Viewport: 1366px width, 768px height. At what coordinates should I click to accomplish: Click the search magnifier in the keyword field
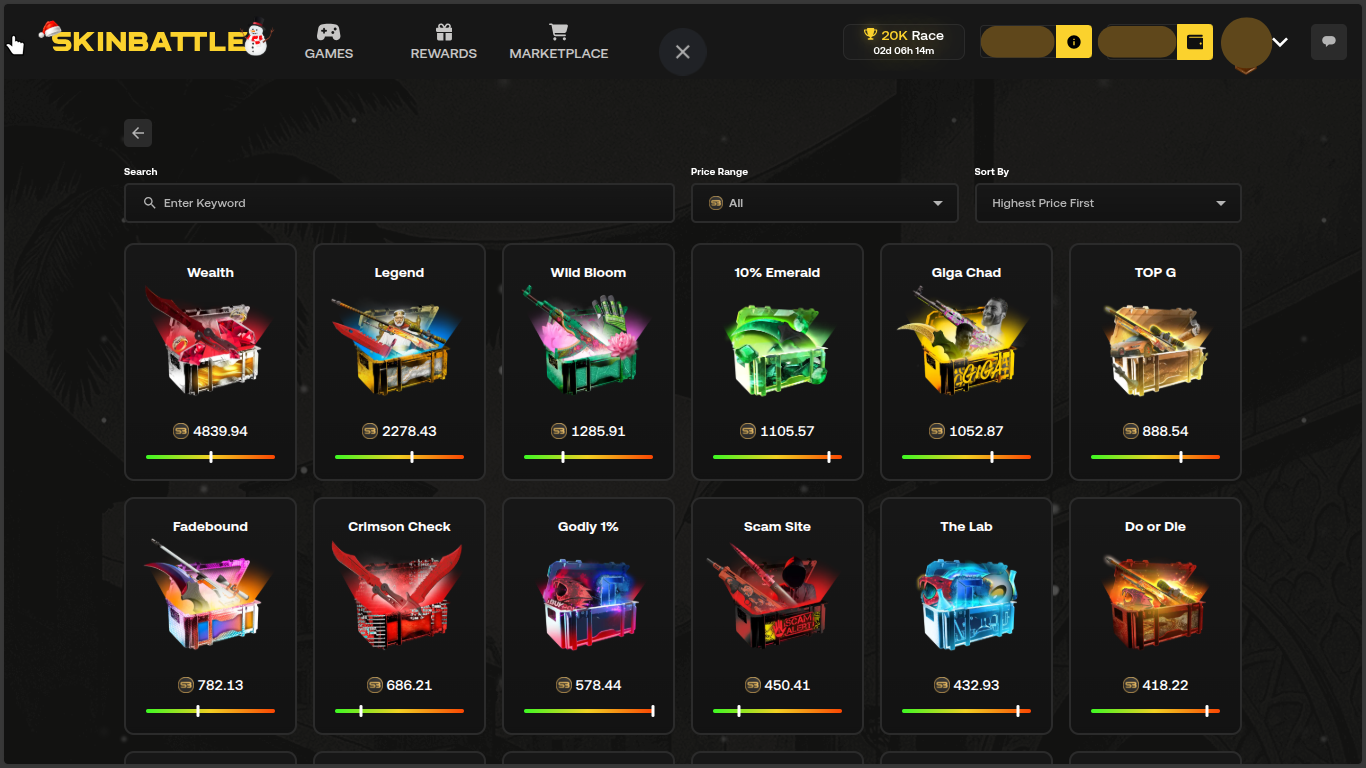(x=149, y=203)
